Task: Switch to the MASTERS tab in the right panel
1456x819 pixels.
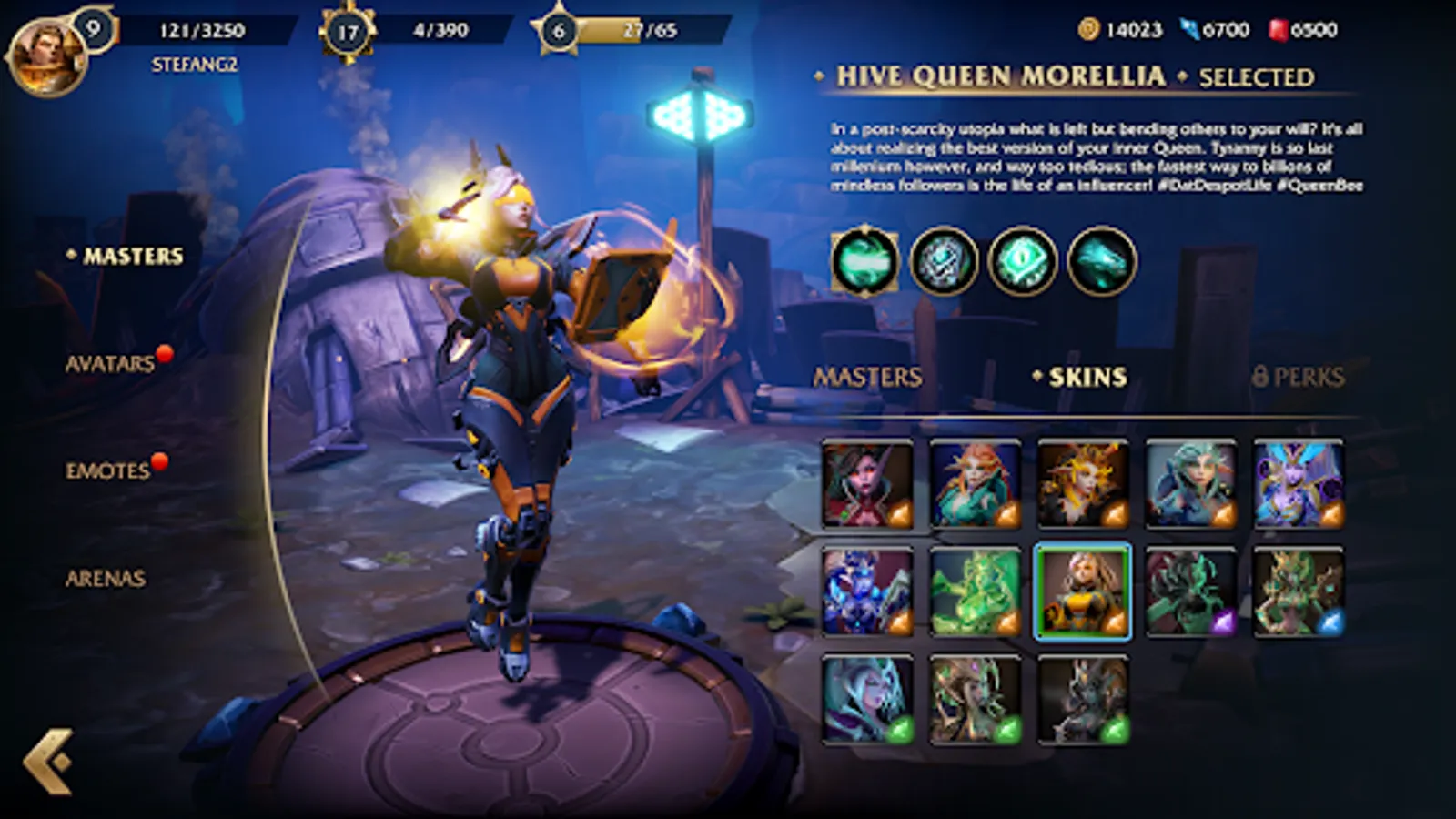Action: 869,375
